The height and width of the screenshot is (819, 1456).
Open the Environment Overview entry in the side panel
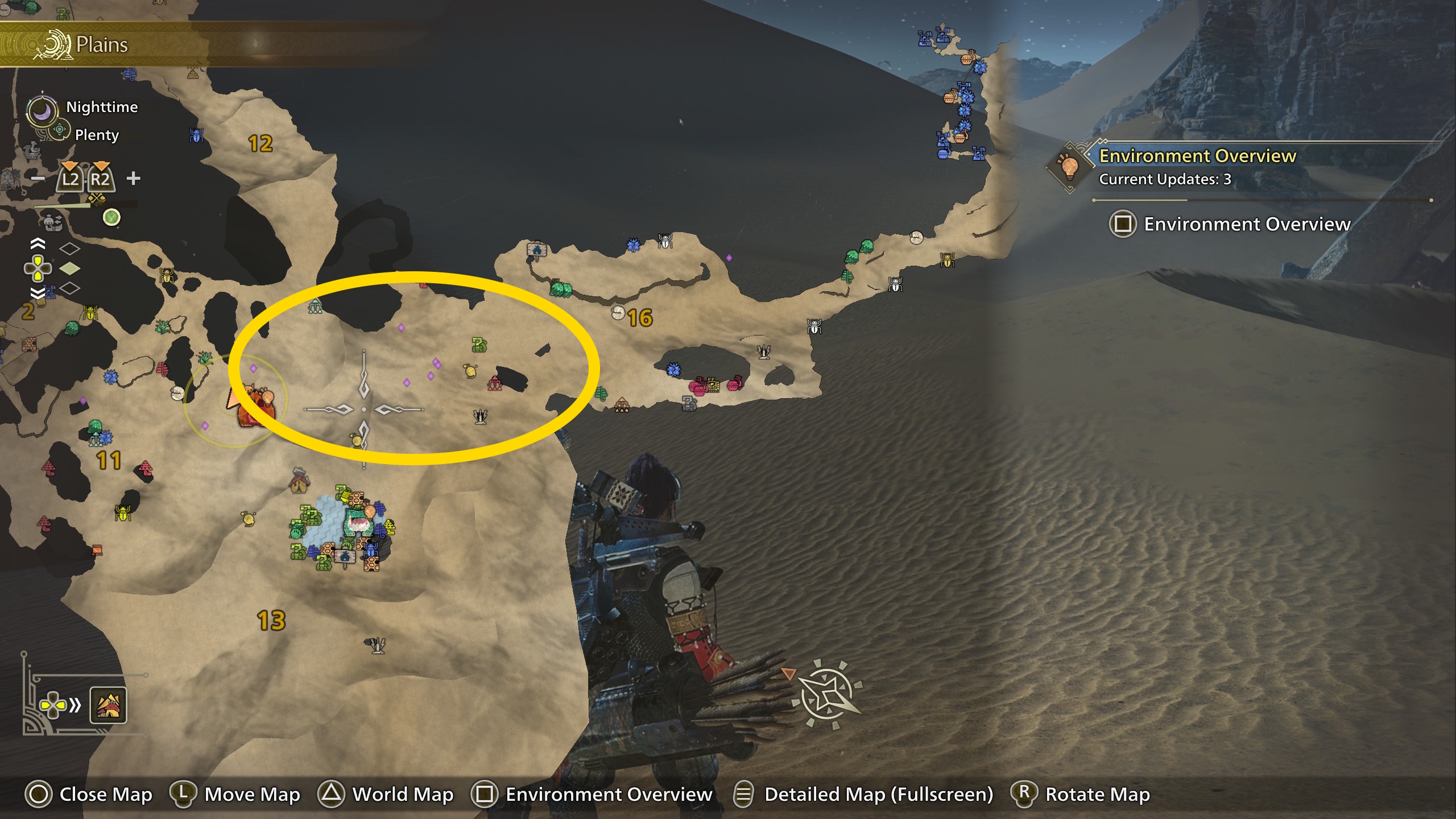(x=1228, y=224)
